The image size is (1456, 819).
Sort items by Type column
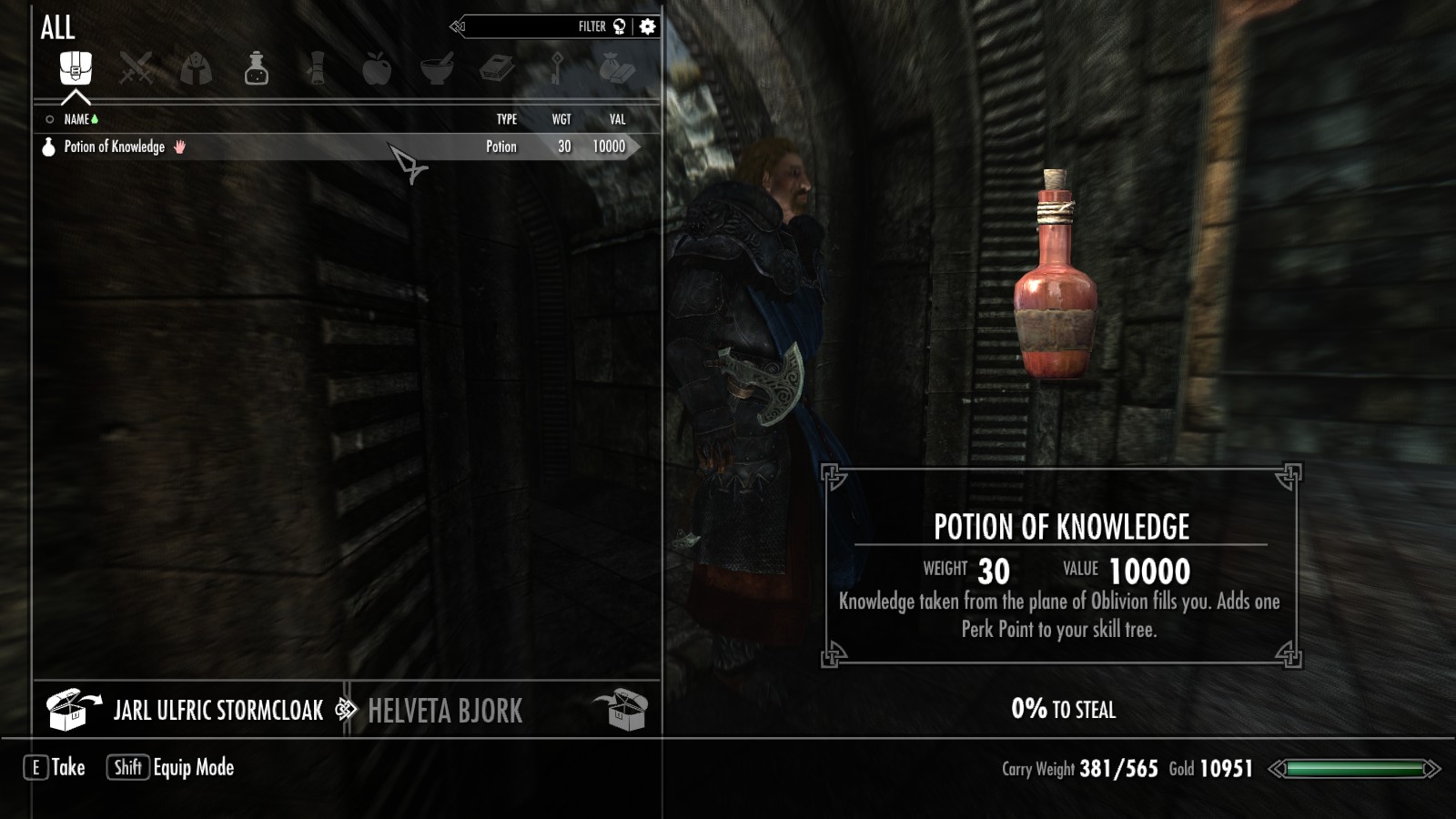point(507,119)
